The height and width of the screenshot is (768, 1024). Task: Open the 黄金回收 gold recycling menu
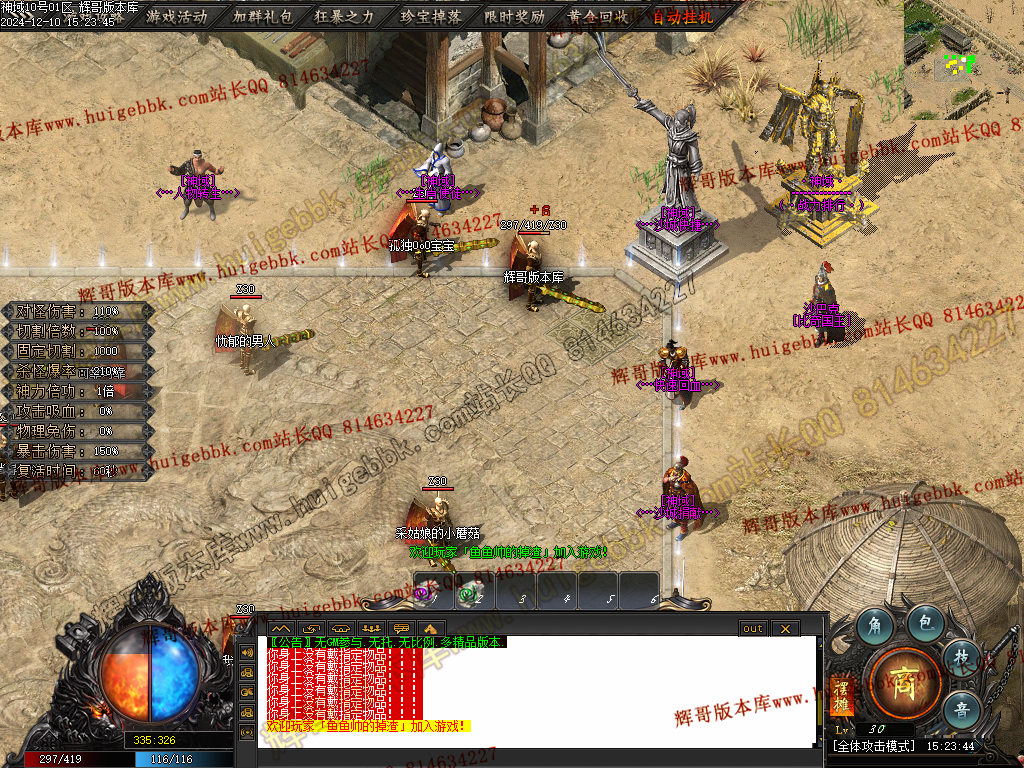[x=598, y=16]
